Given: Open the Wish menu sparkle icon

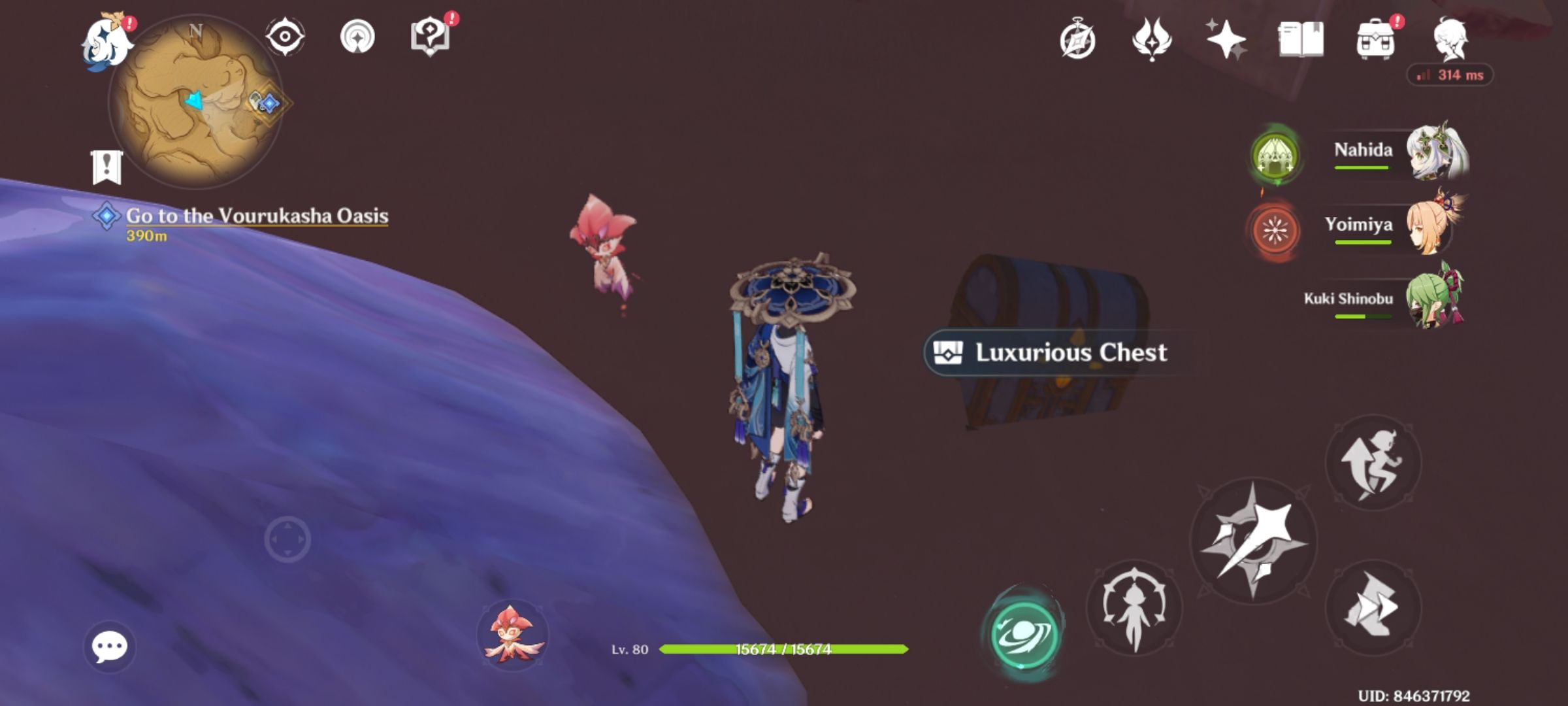Looking at the screenshot, I should [1226, 39].
